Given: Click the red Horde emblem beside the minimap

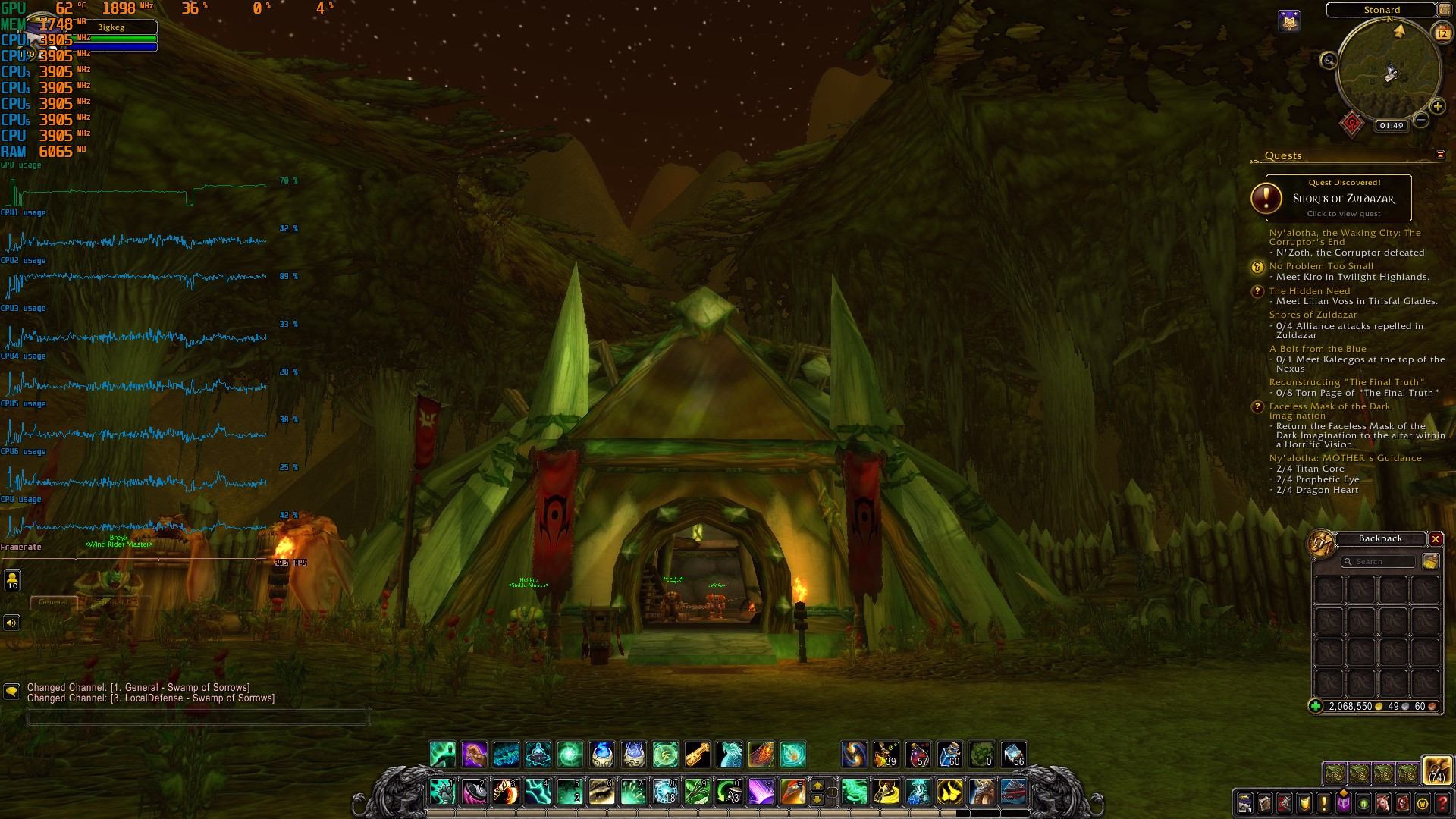Looking at the screenshot, I should pos(1352,124).
